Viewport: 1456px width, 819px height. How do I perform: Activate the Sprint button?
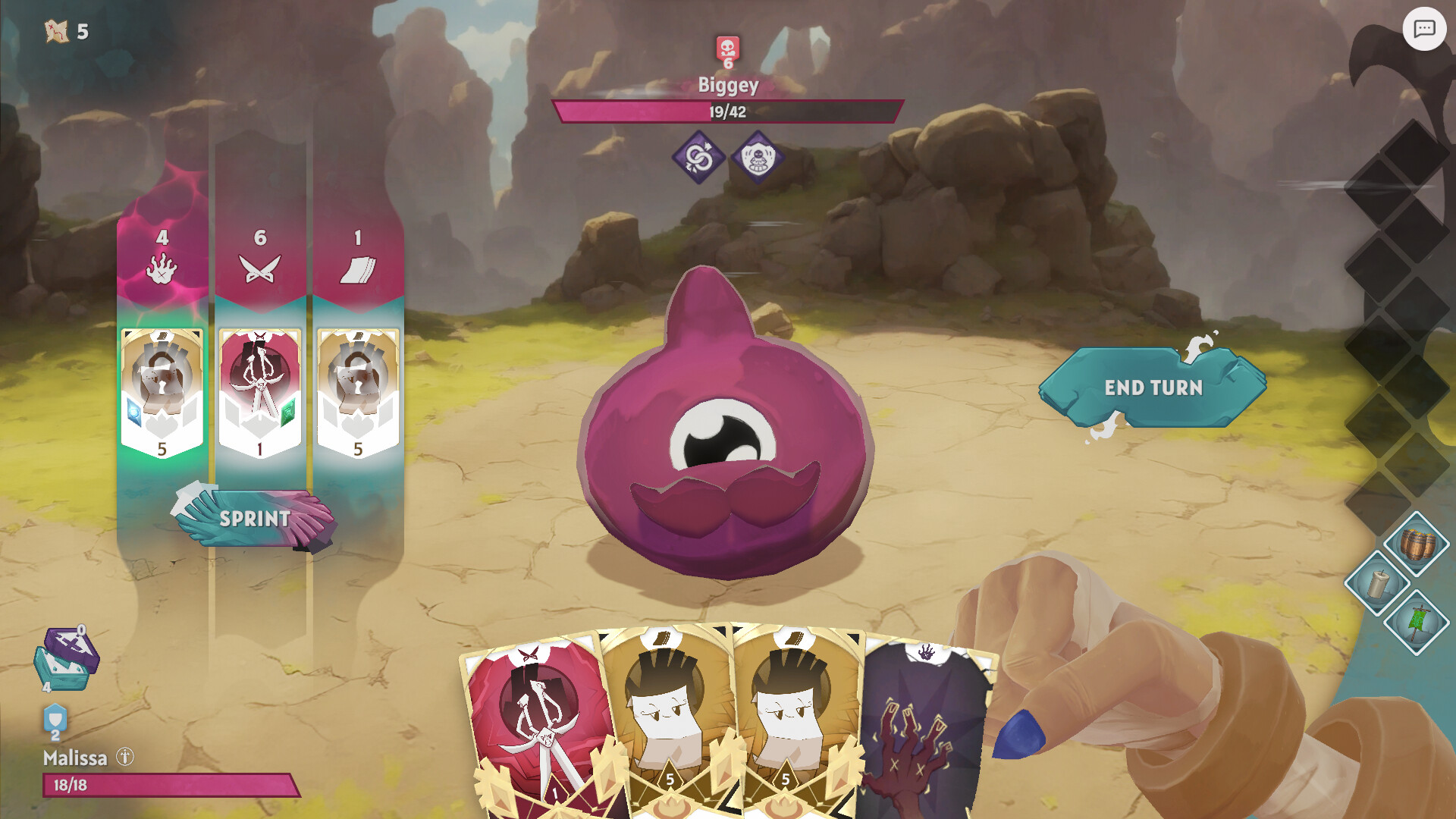pyautogui.click(x=255, y=519)
